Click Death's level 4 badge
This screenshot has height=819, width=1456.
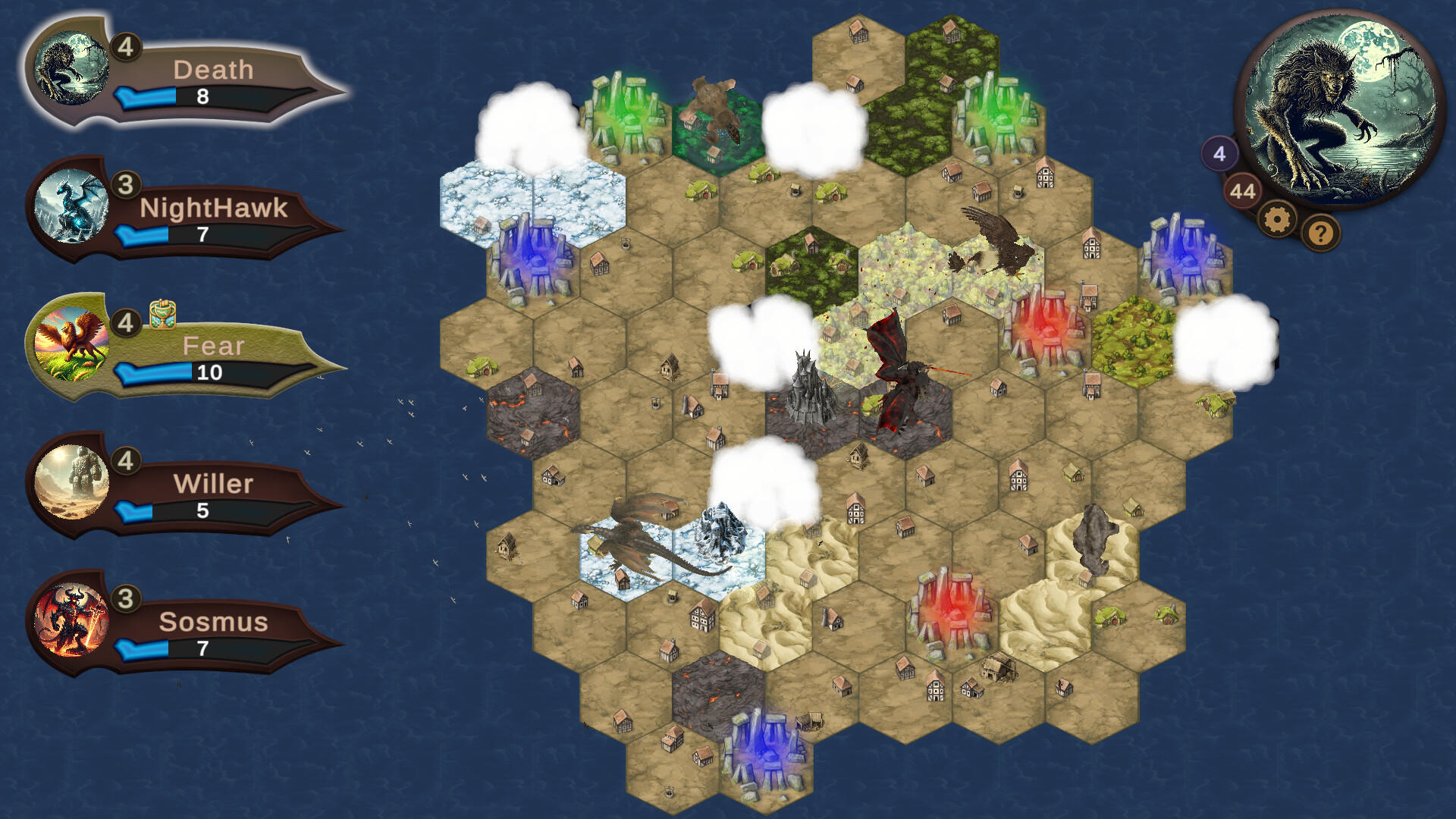(x=126, y=47)
